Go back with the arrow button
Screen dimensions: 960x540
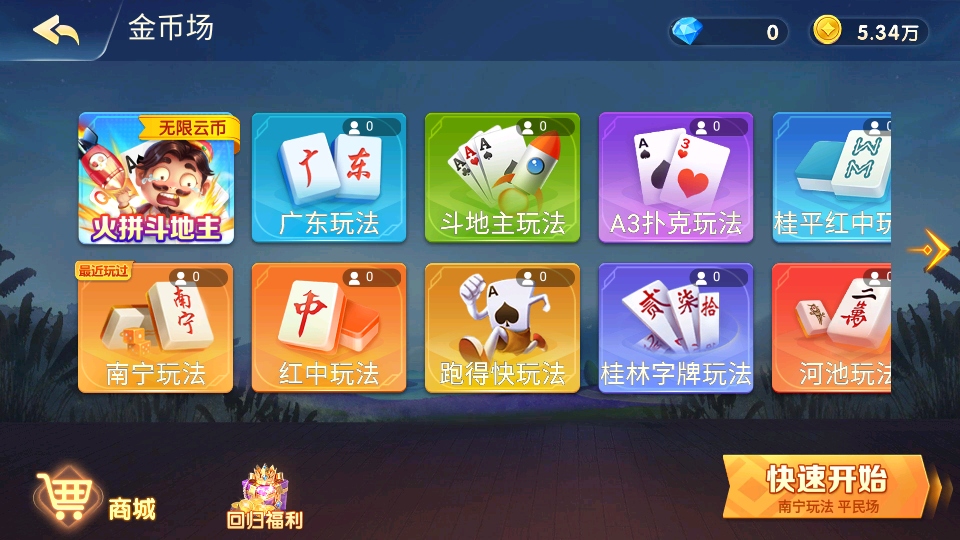pos(56,30)
